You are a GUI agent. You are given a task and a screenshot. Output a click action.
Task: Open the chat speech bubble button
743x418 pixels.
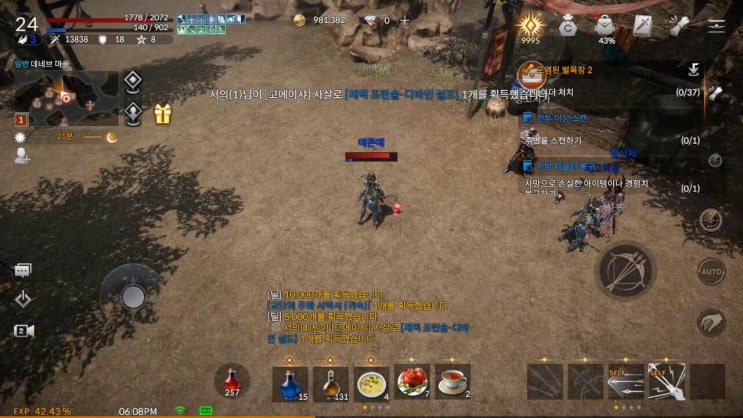click(22, 270)
